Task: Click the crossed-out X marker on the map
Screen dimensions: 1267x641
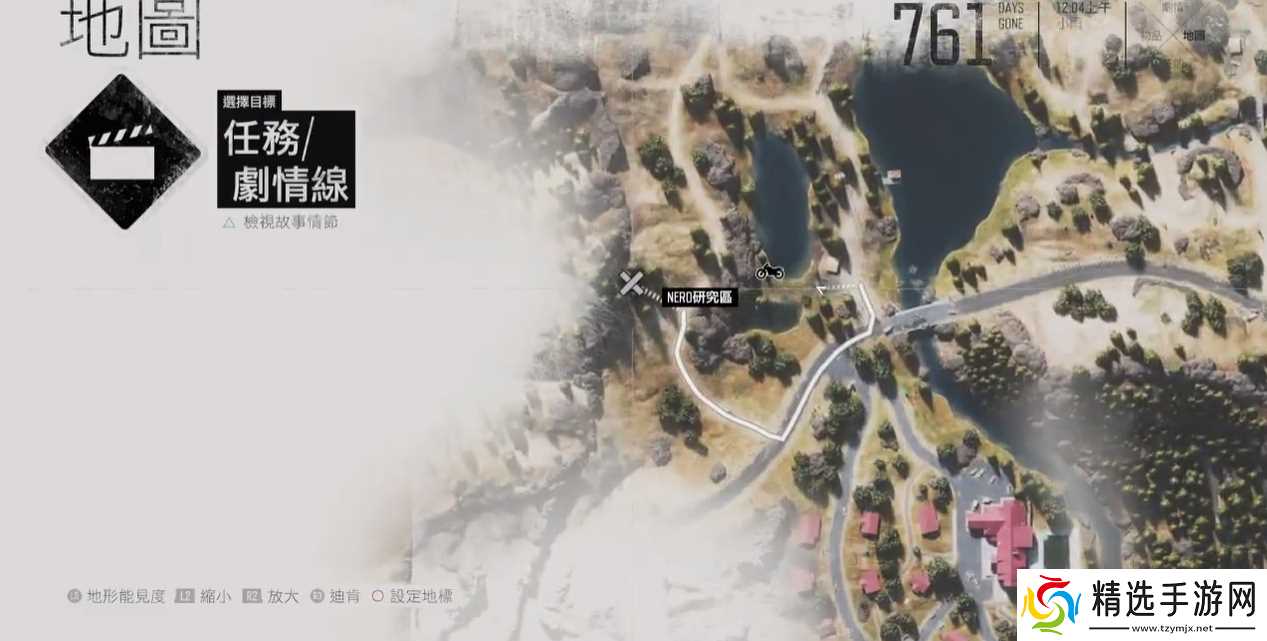Action: (629, 284)
